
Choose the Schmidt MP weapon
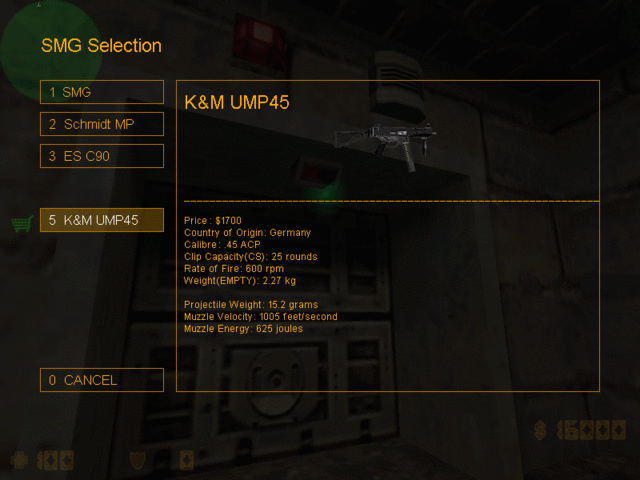[x=101, y=124]
